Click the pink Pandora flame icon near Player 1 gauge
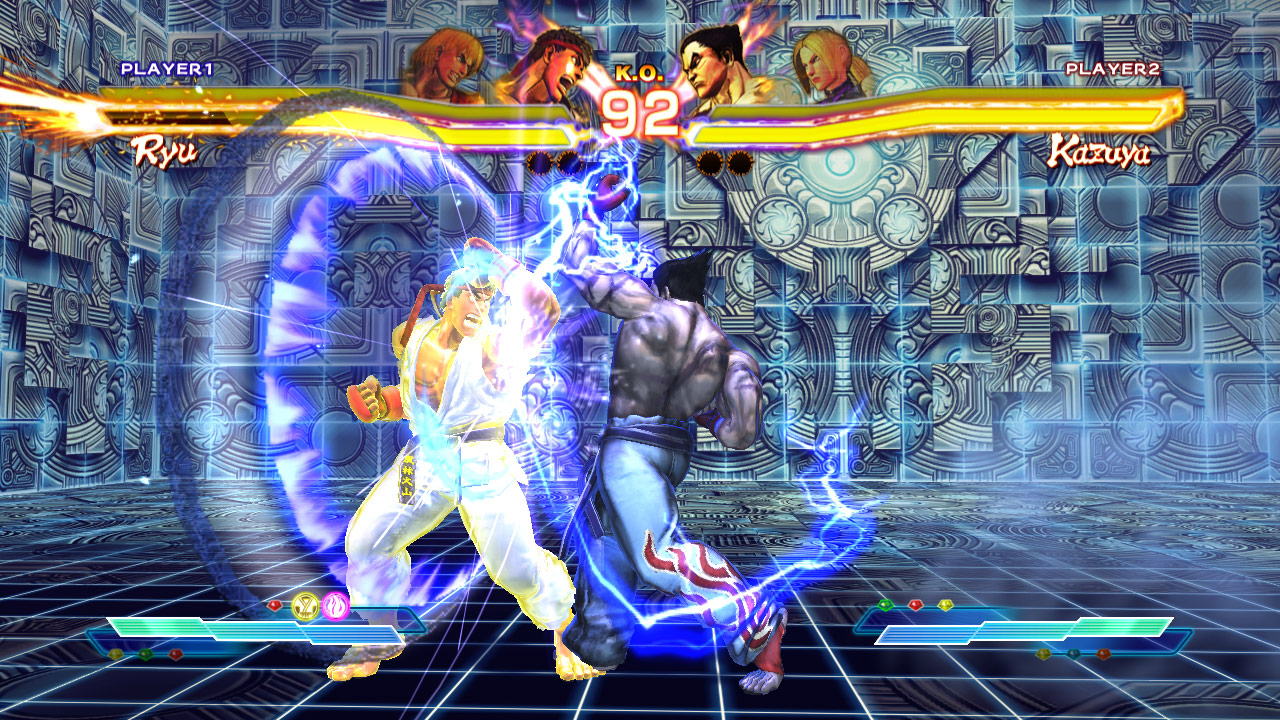Screen dimensions: 1280x720 (x=335, y=606)
